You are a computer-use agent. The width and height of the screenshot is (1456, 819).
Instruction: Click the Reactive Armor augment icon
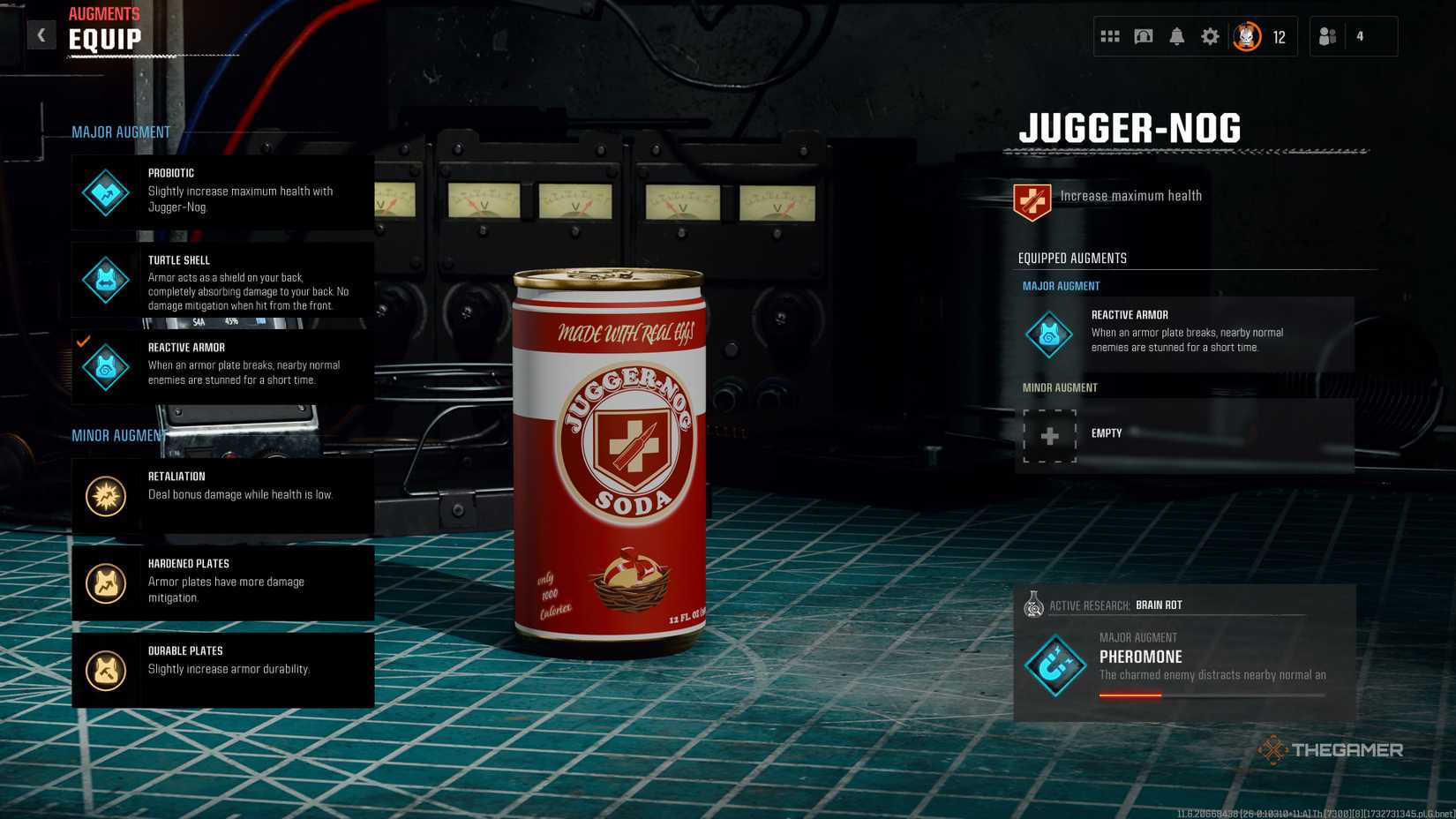pos(105,365)
